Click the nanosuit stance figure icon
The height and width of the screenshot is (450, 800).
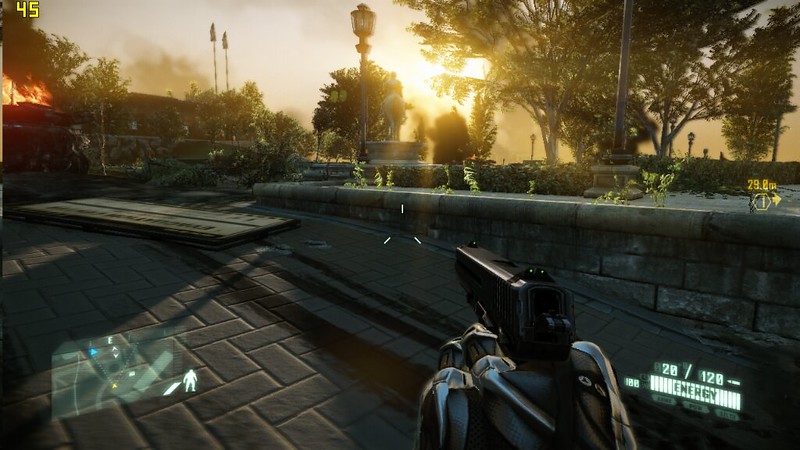190,382
